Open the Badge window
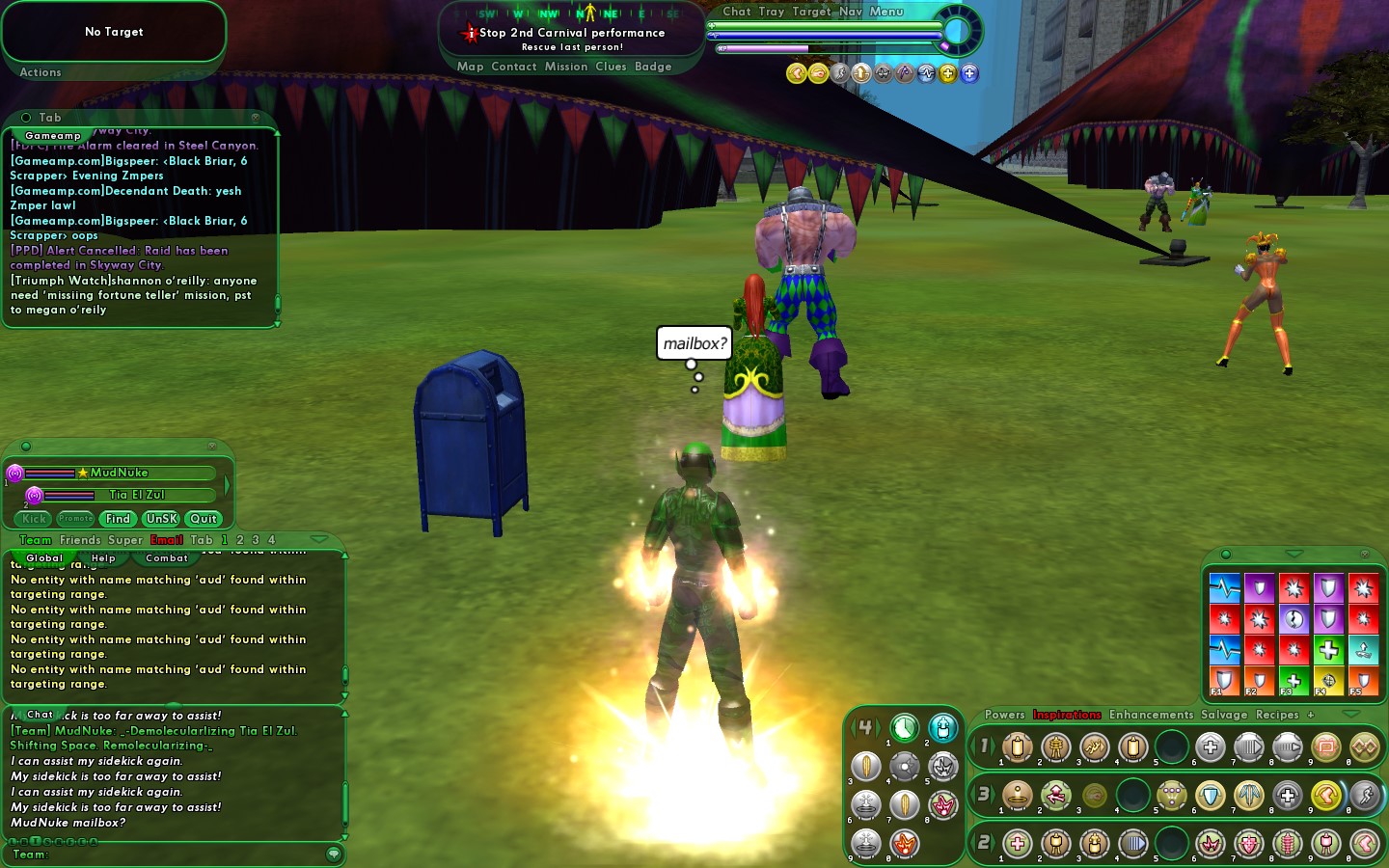Image resolution: width=1389 pixels, height=868 pixels. [x=653, y=67]
